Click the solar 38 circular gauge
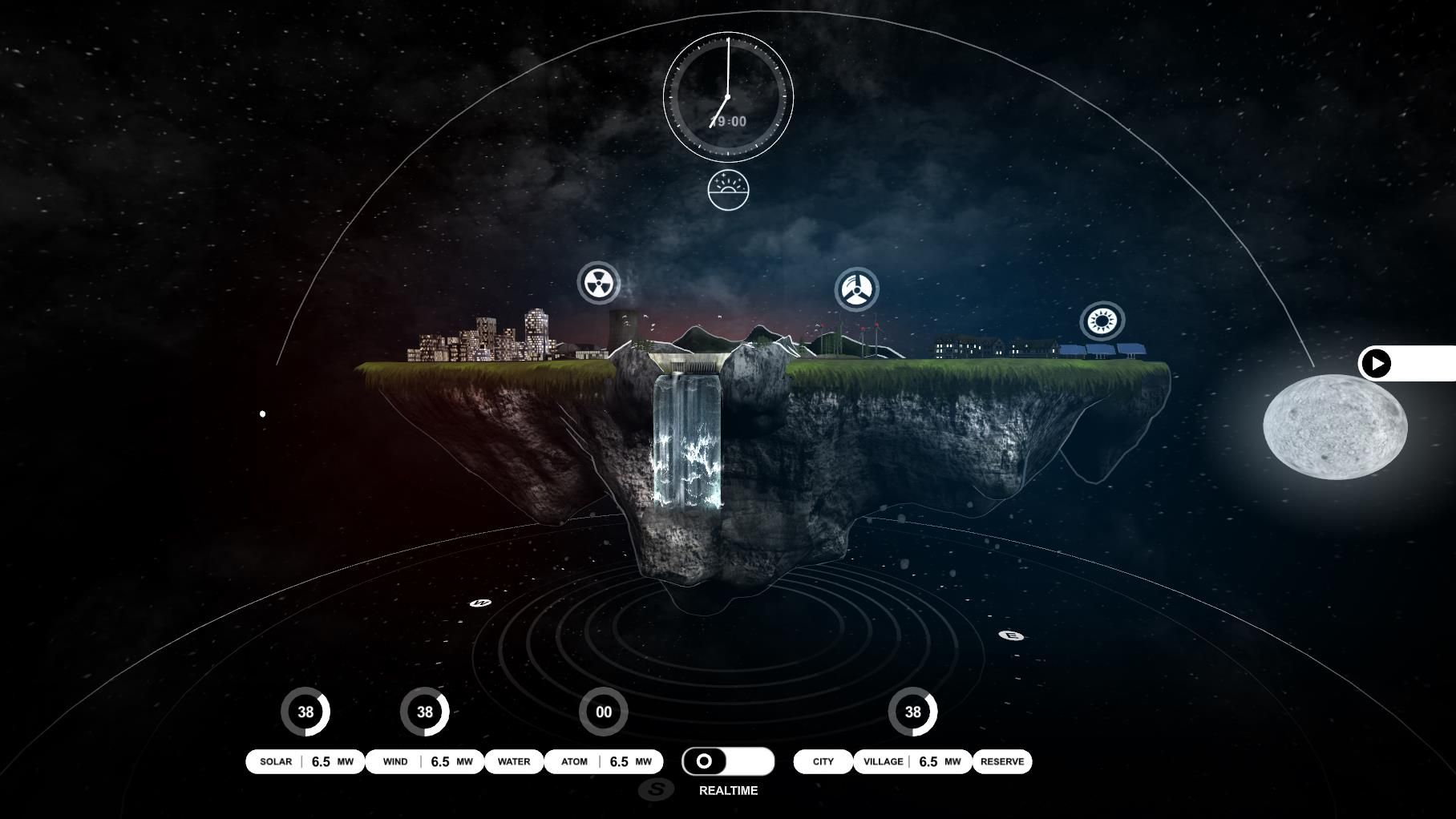The width and height of the screenshot is (1456, 819). (x=305, y=712)
